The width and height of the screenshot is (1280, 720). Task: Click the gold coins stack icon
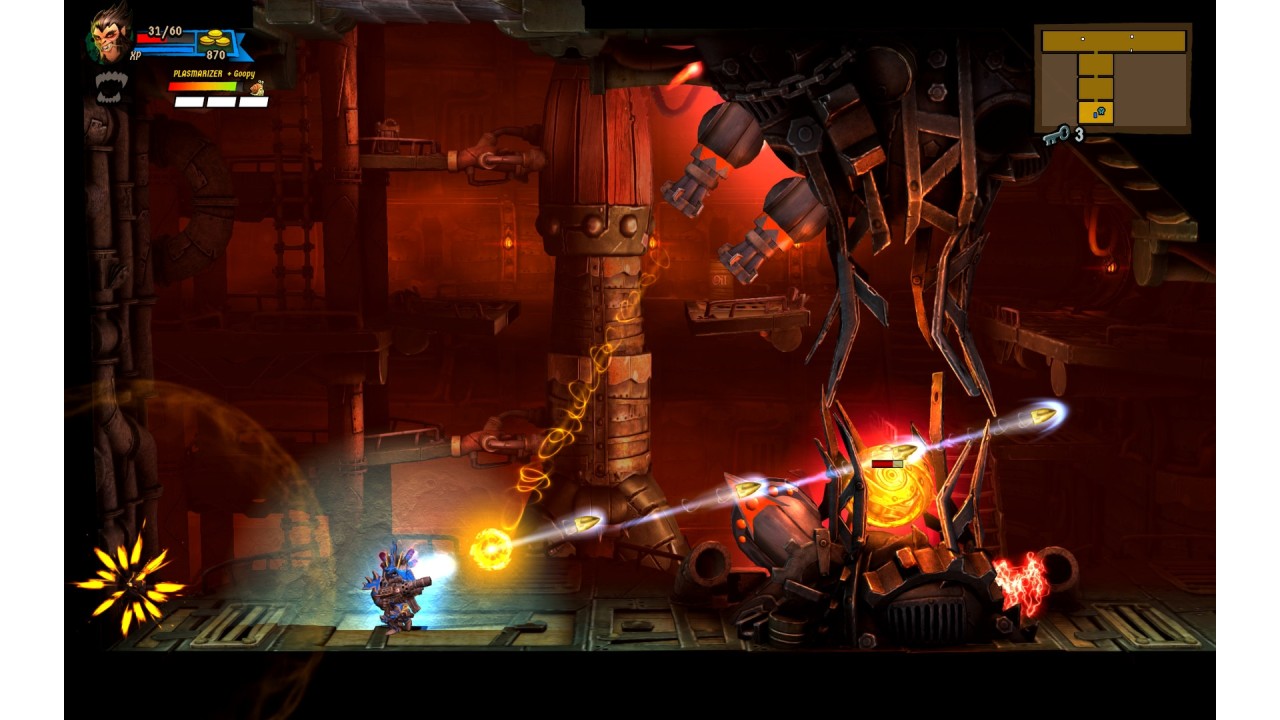coord(213,39)
